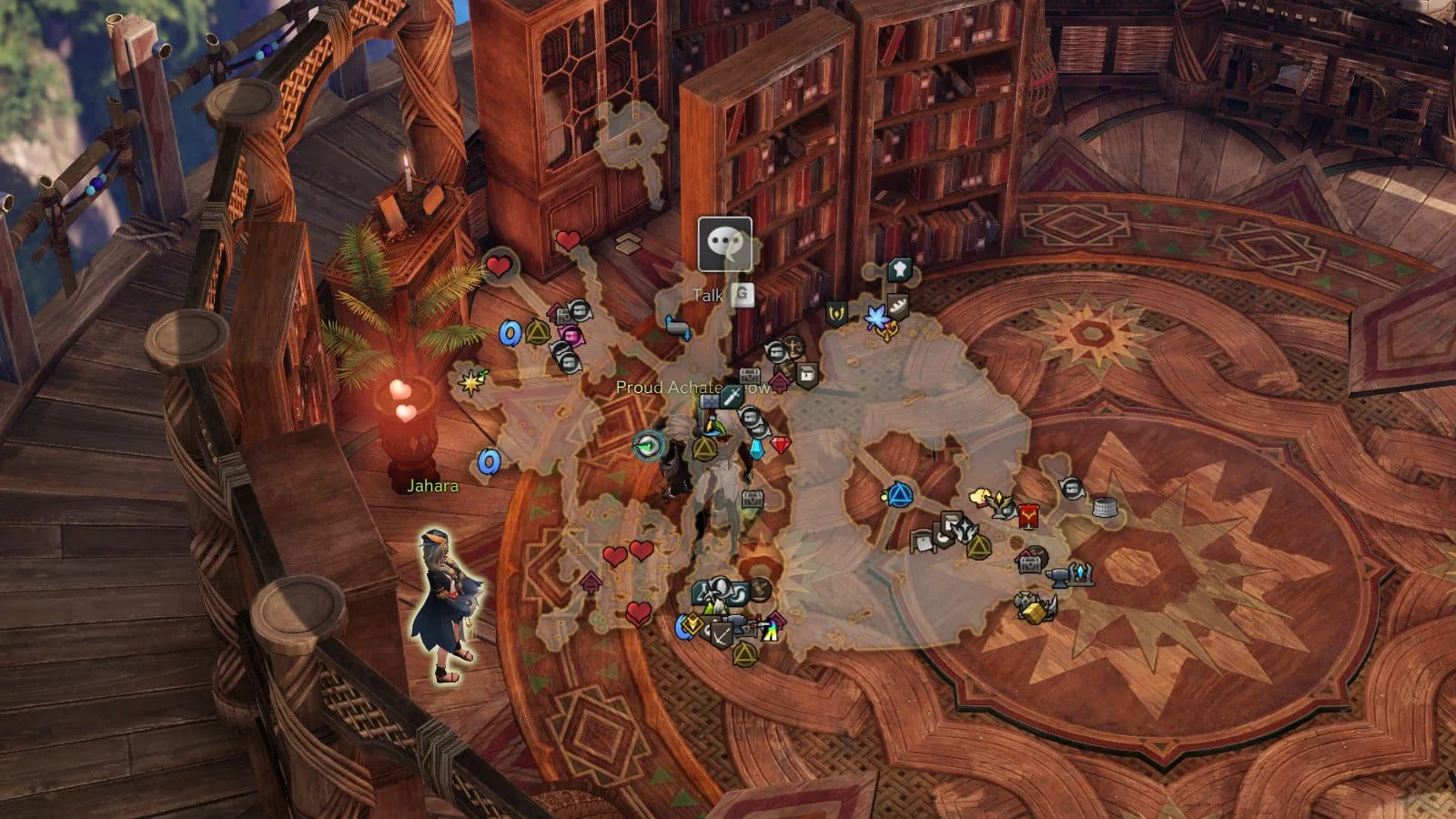Click the gavel auction marker
The image size is (1456, 819).
[x=760, y=590]
